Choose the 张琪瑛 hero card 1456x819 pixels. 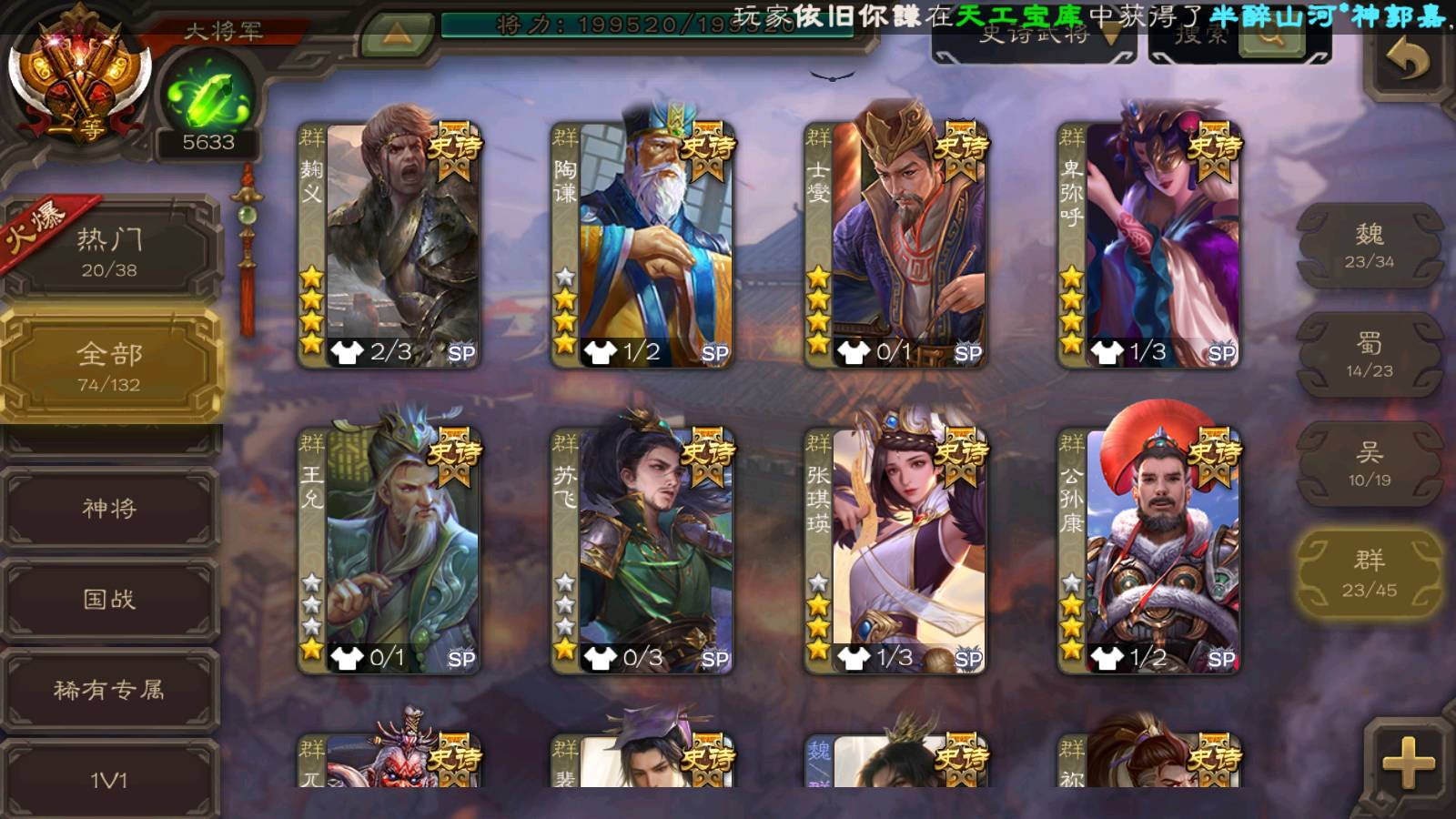coord(895,551)
